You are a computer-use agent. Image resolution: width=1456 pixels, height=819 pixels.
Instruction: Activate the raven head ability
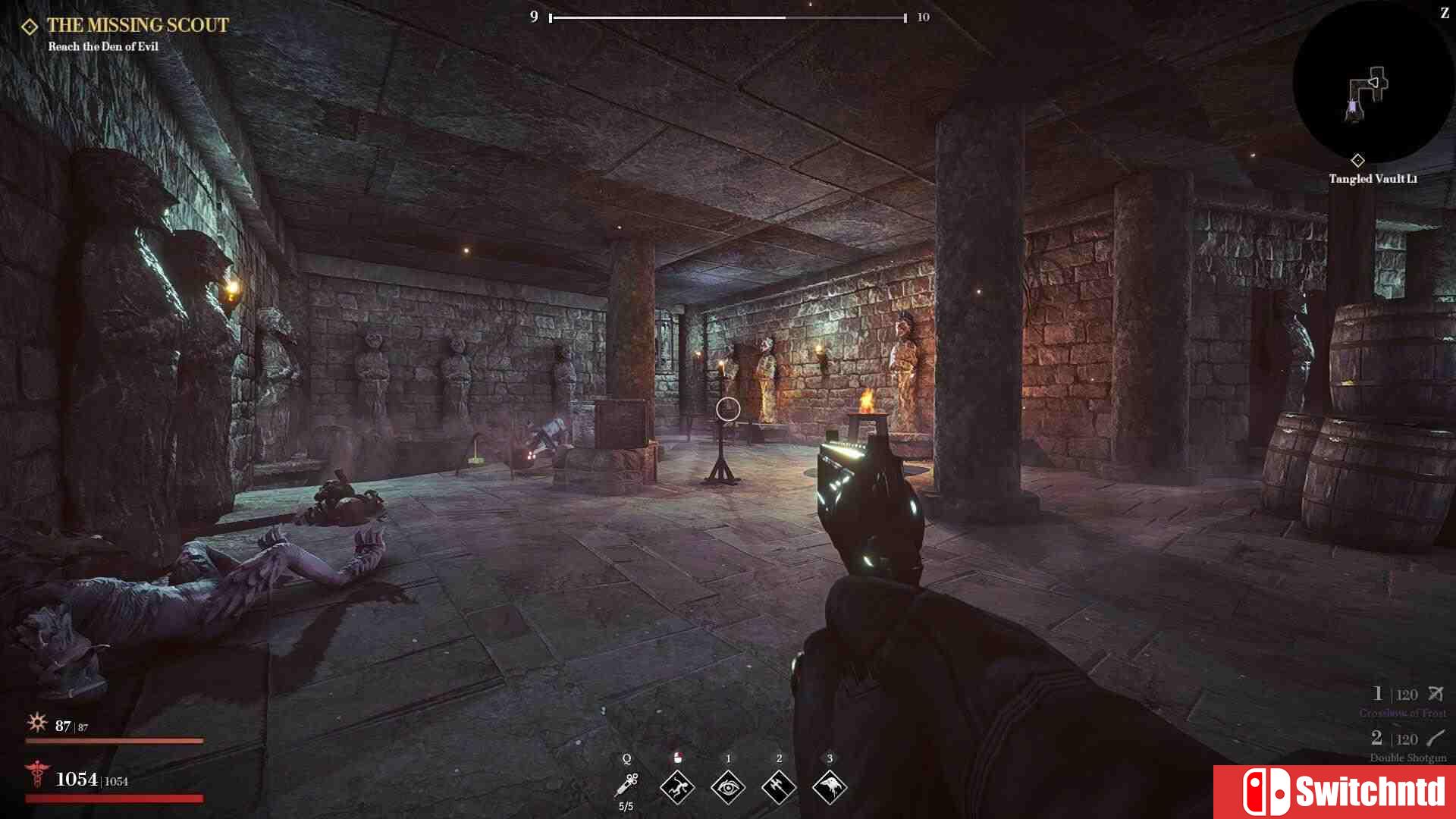(830, 787)
